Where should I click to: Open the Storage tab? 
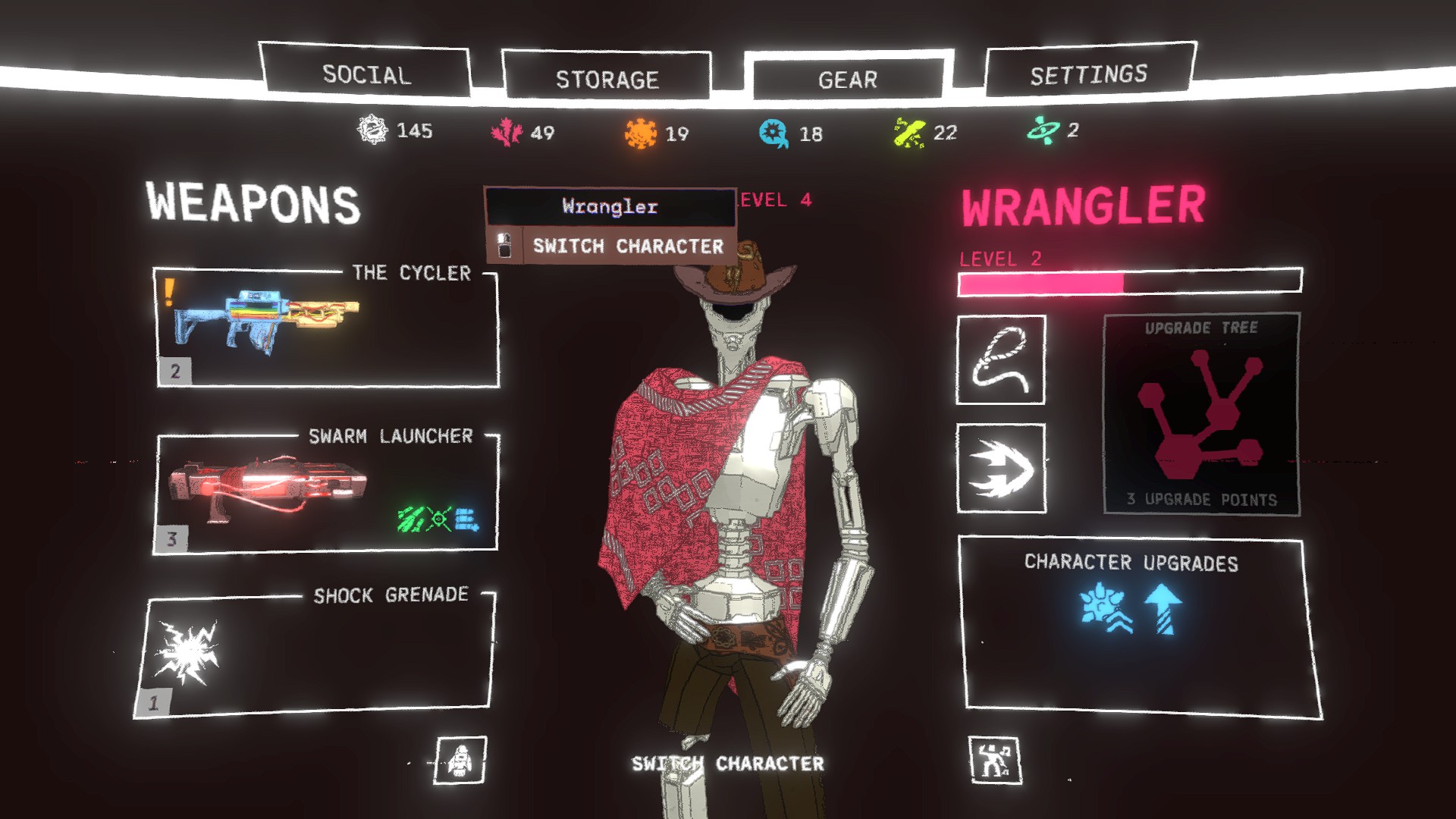607,79
